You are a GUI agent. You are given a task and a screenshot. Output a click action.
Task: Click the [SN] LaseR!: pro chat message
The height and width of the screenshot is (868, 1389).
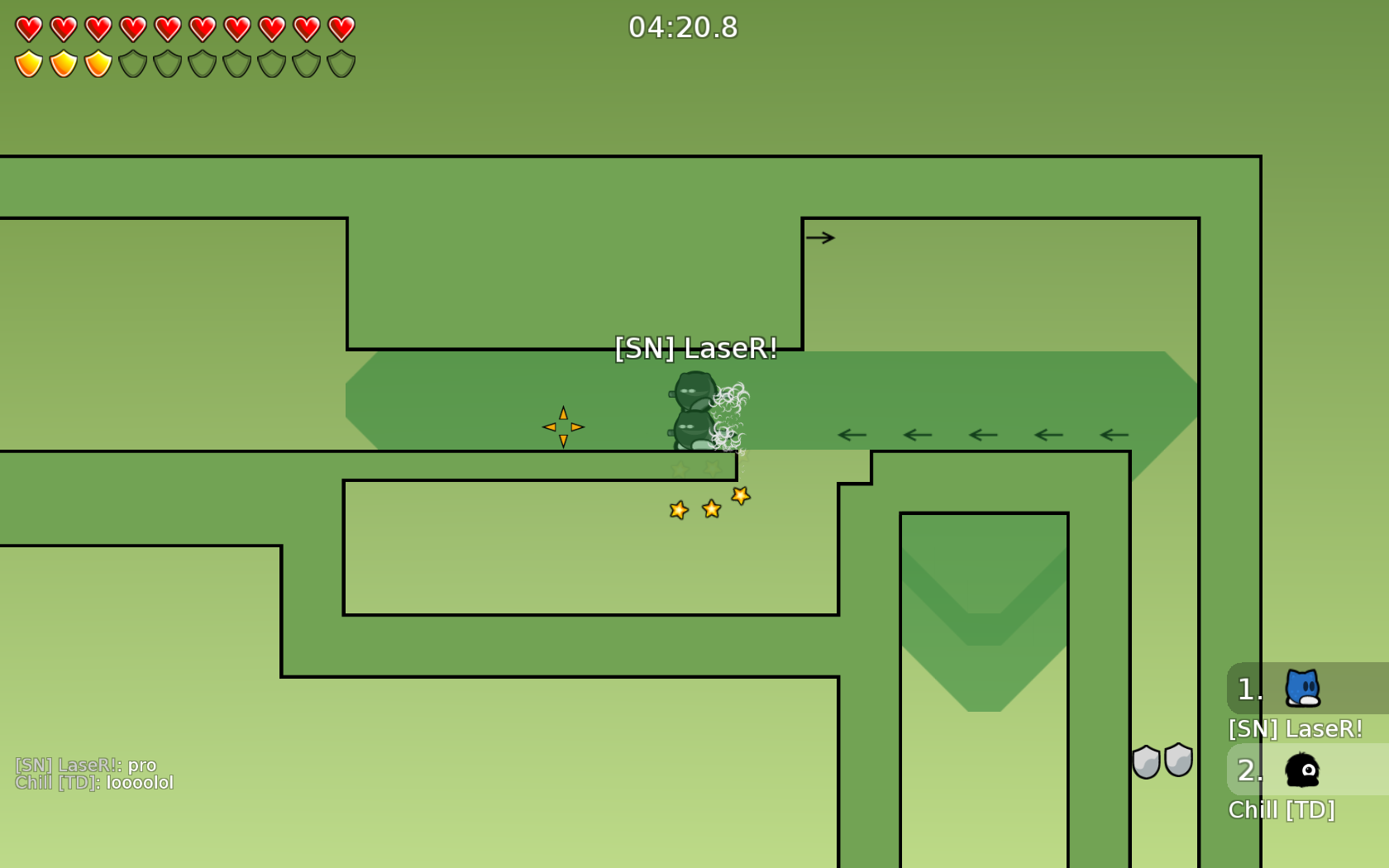point(88,765)
